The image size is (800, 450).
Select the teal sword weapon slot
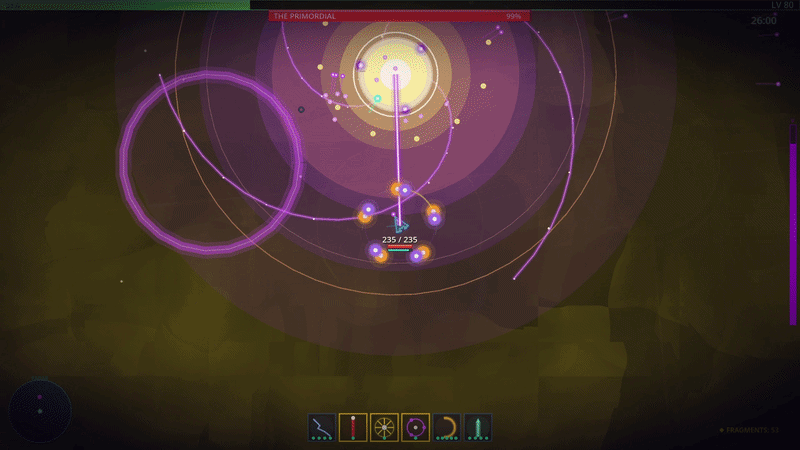477,427
